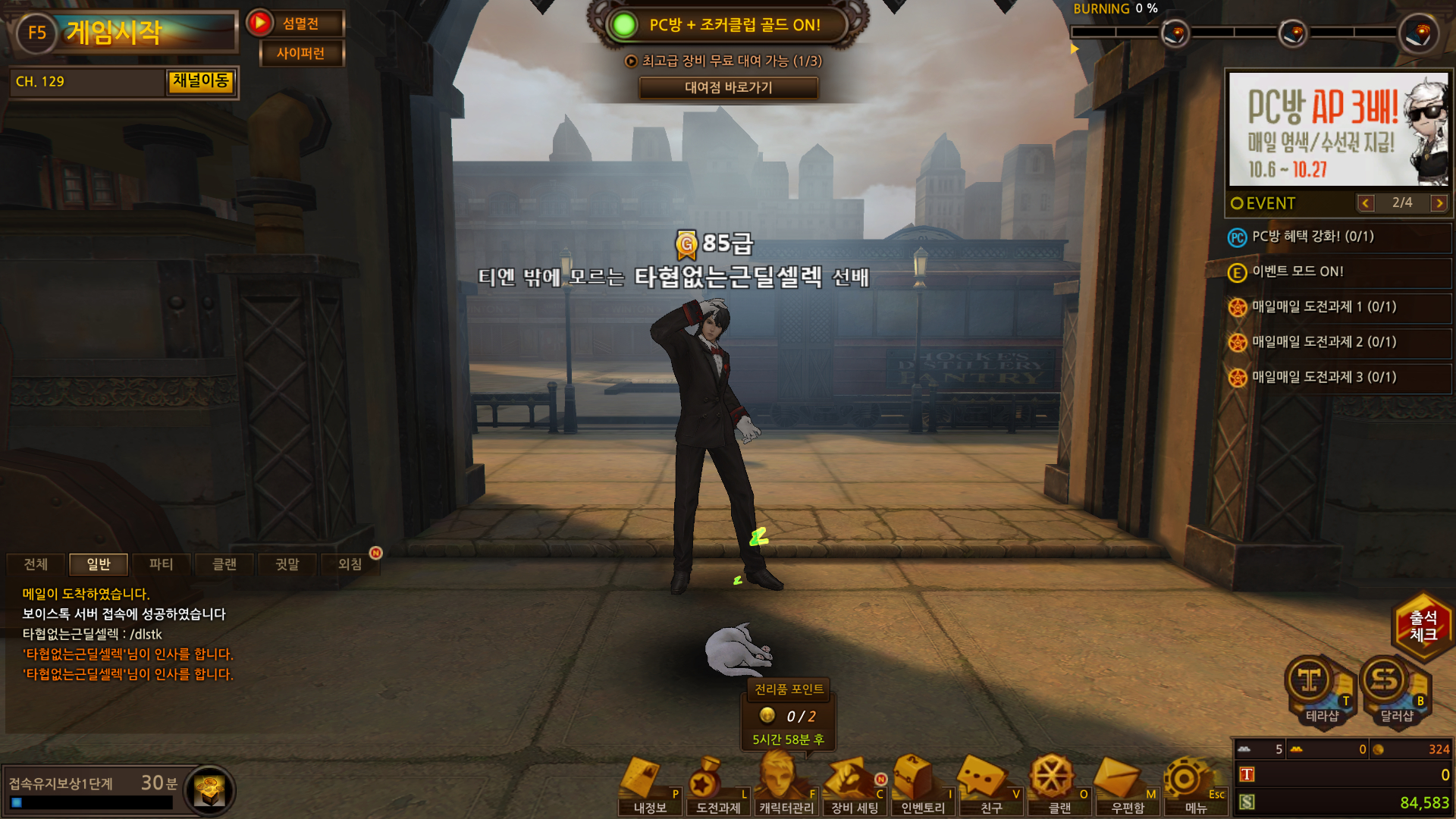Switch chat to the 클랜 tab
This screenshot has width=1456, height=819.
coord(224,564)
